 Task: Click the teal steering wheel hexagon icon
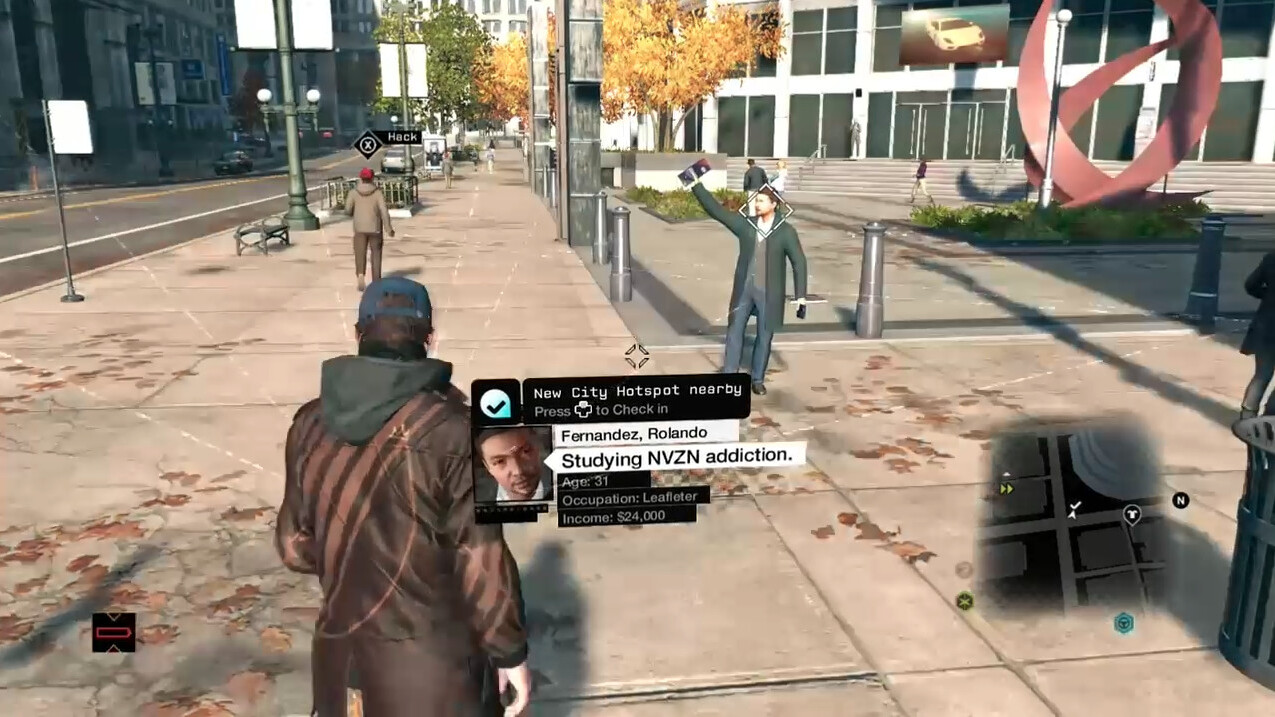click(1124, 623)
